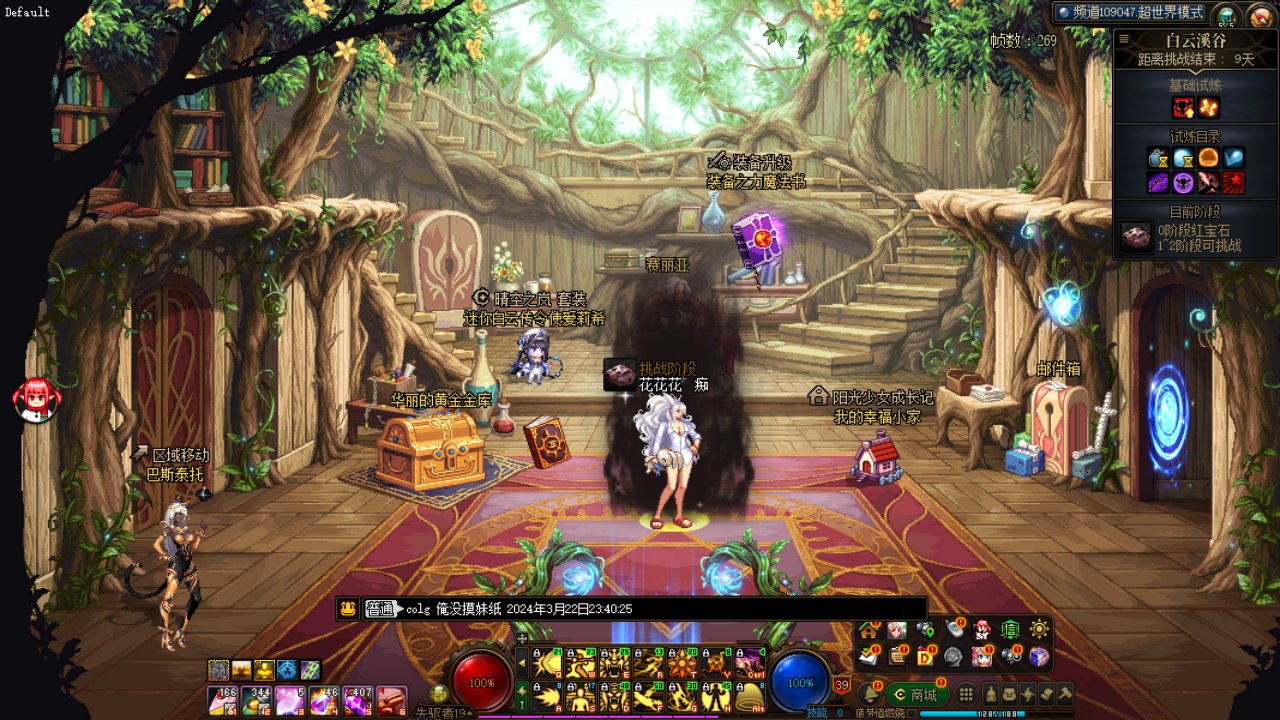
Task: Click the yellow emoji face in chat bar
Action: (x=348, y=608)
